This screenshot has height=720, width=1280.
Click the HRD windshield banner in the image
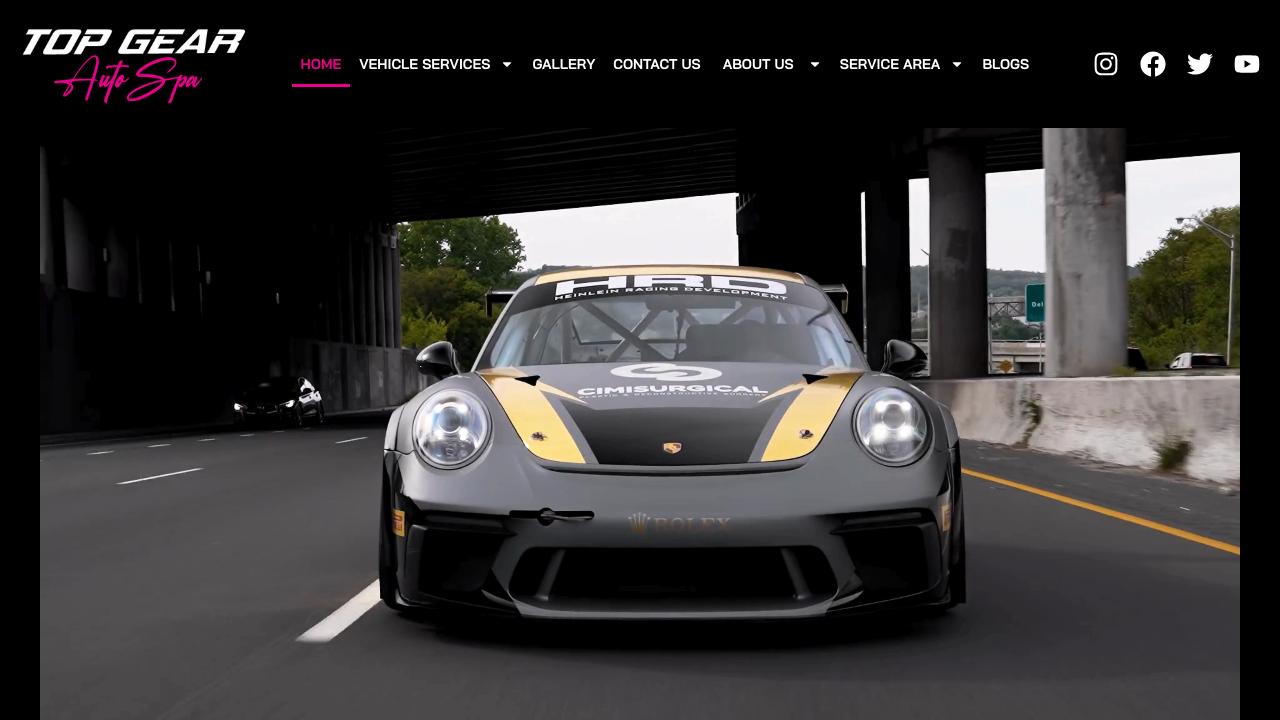click(x=670, y=285)
